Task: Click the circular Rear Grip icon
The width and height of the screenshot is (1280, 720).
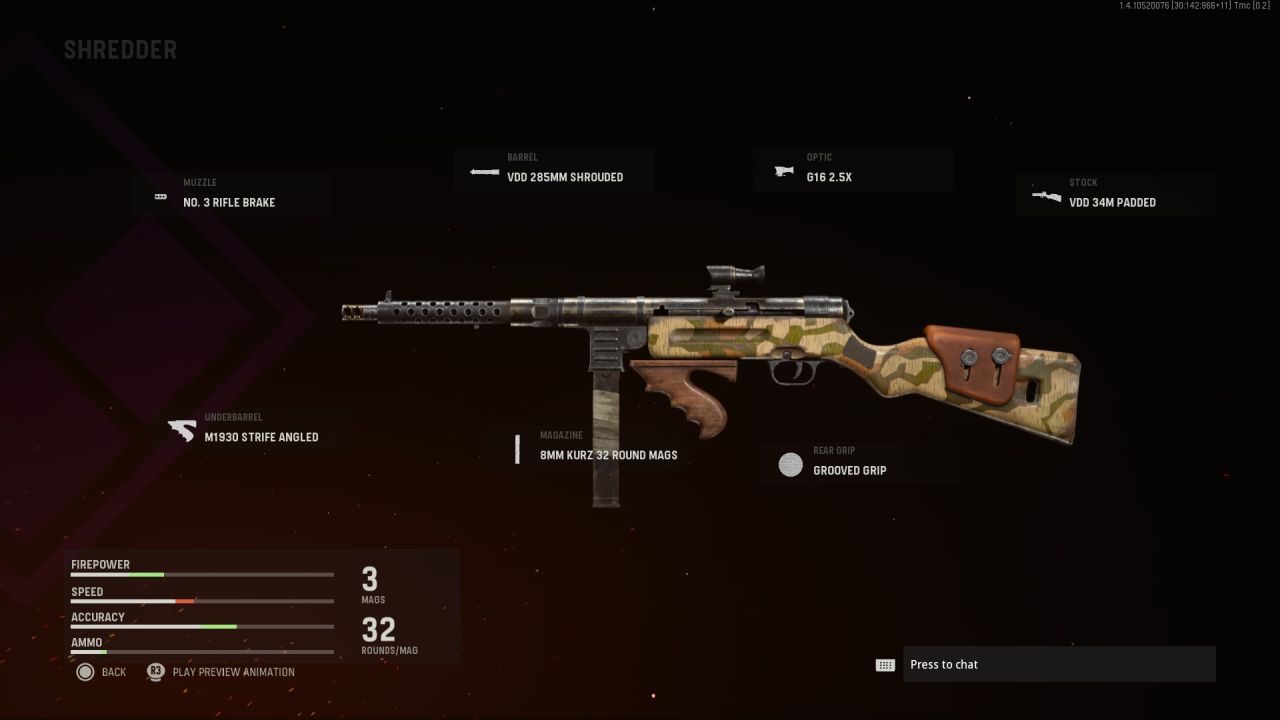Action: pos(790,464)
